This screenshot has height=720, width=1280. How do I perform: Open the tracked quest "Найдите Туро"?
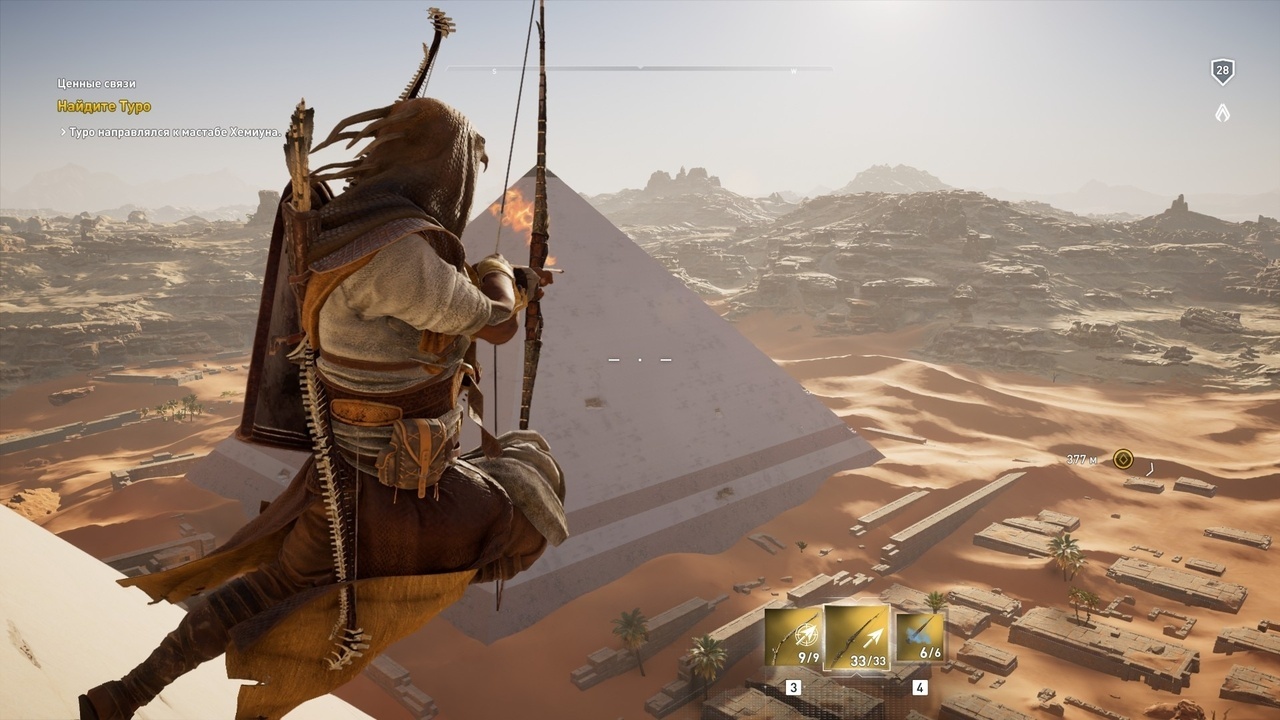(104, 106)
